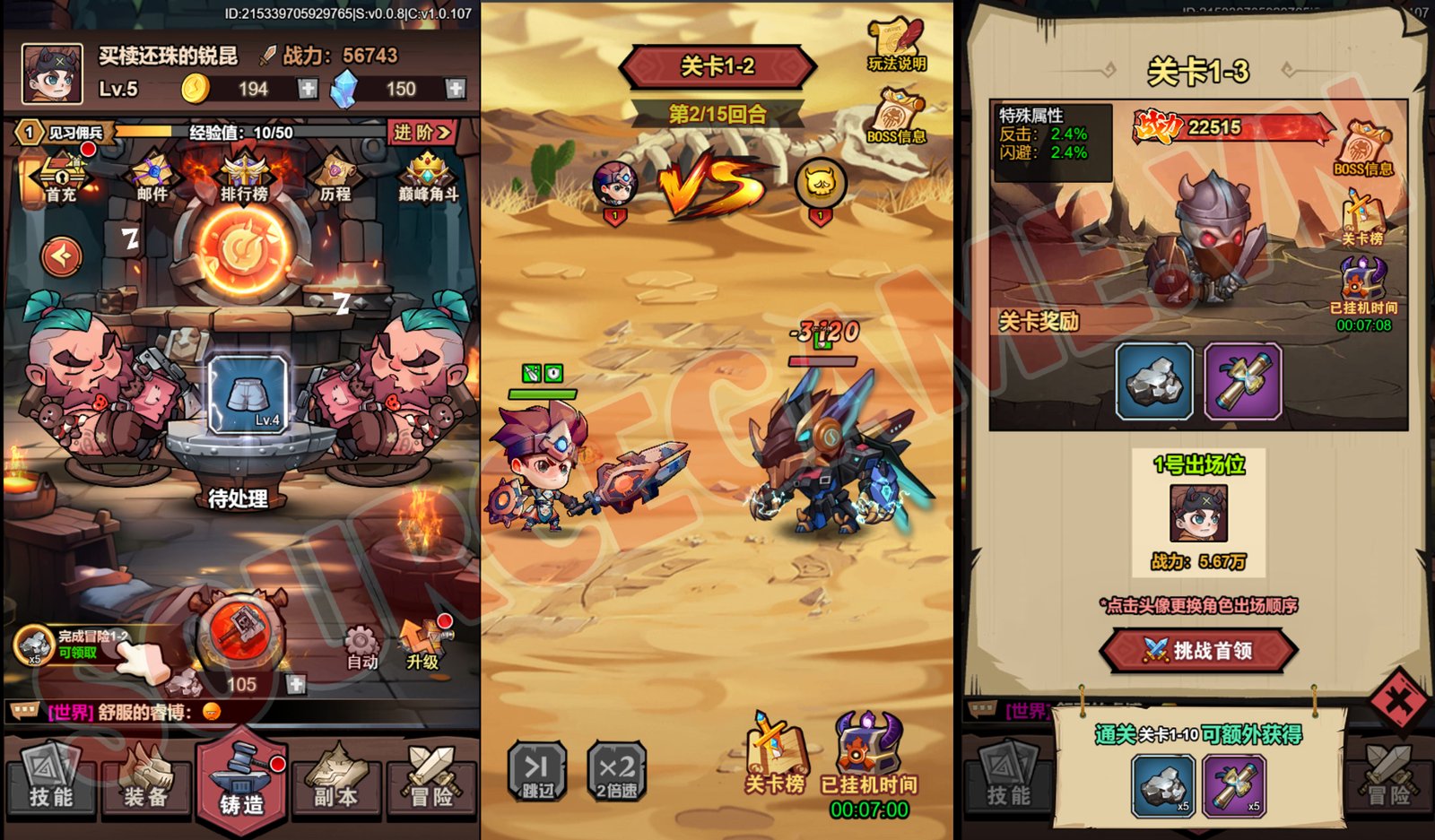Switch to the 副本 dungeon tab

(x=336, y=783)
